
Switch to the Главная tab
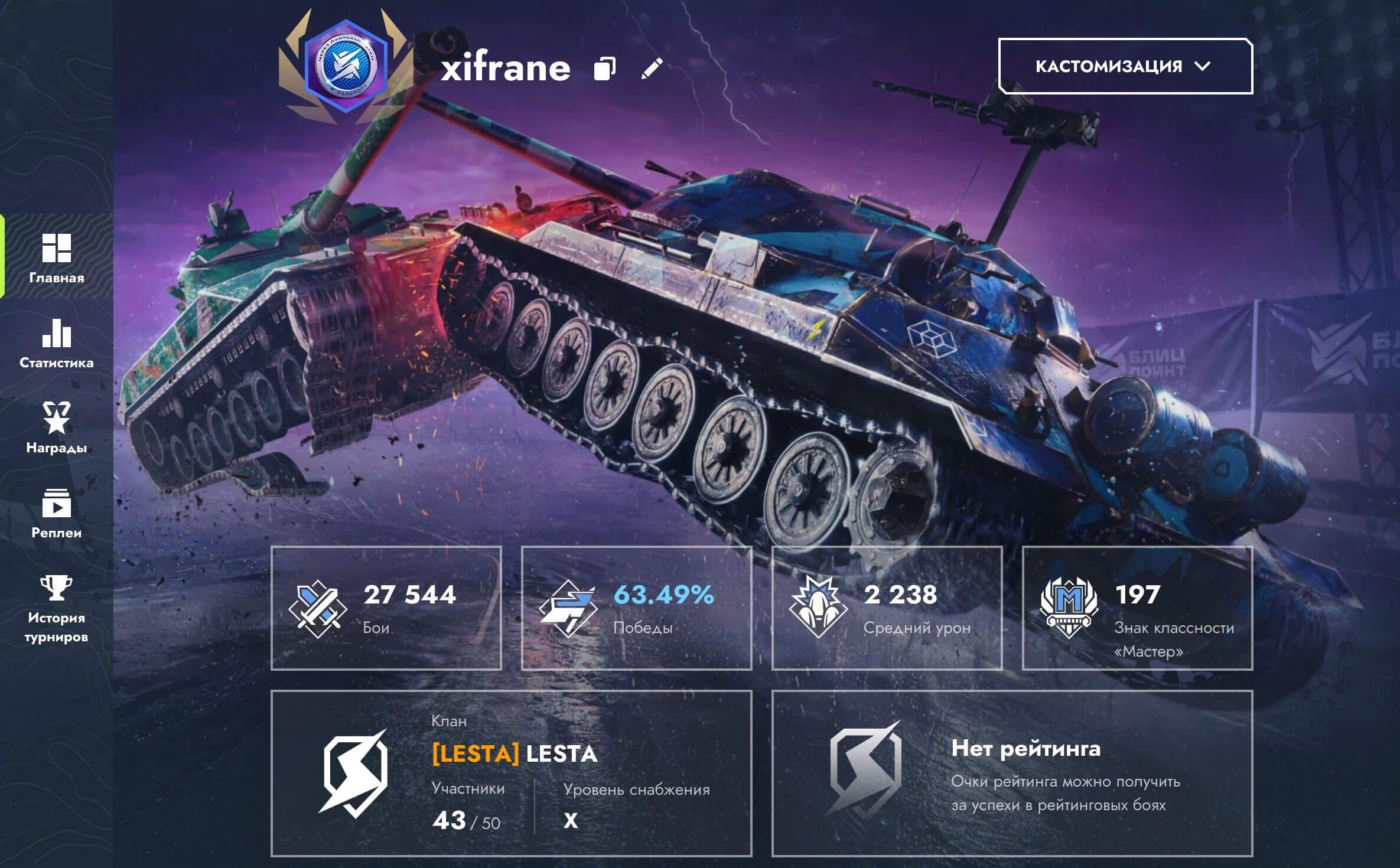click(x=57, y=258)
